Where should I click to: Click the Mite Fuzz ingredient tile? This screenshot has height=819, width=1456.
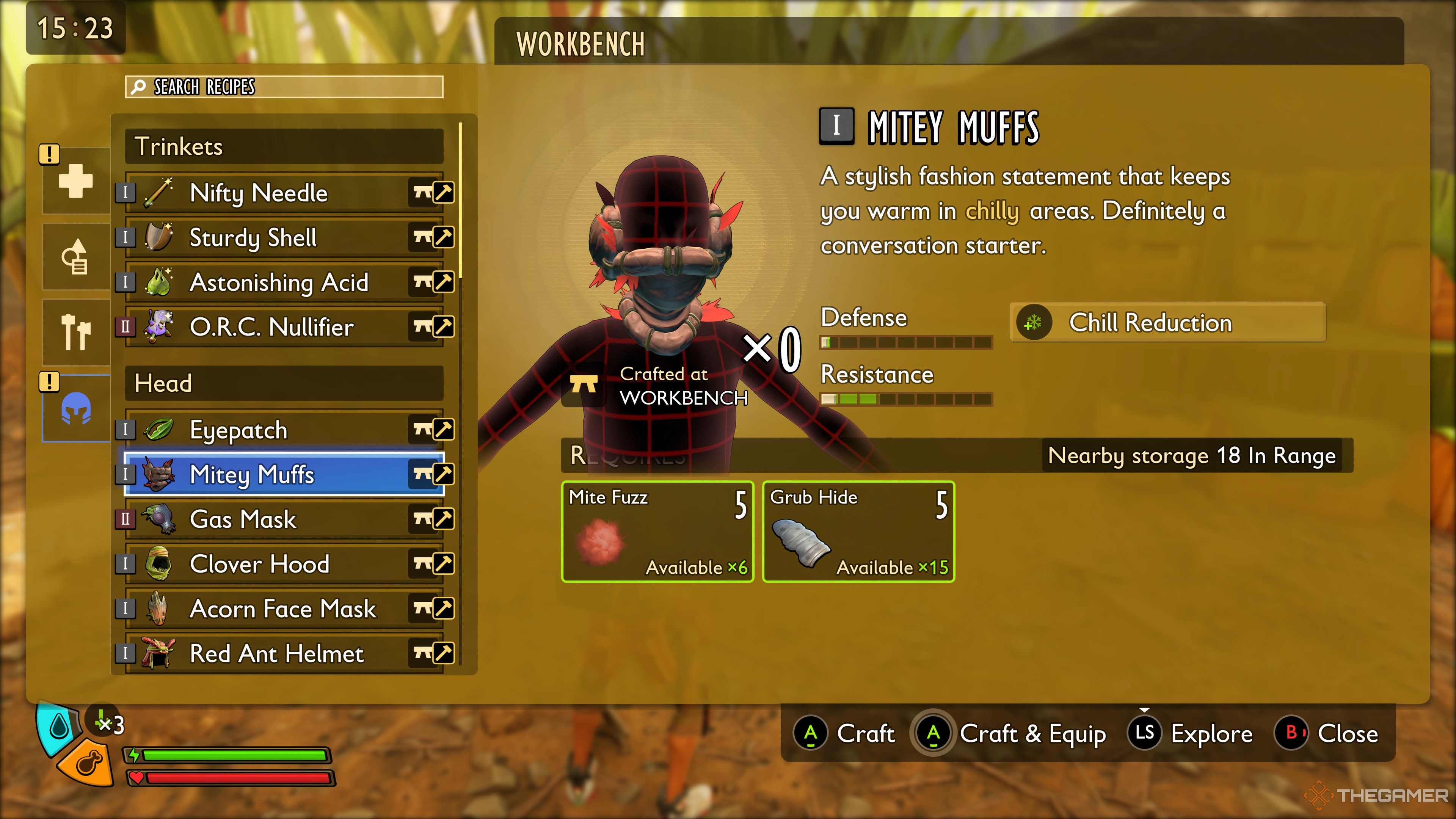click(x=657, y=531)
